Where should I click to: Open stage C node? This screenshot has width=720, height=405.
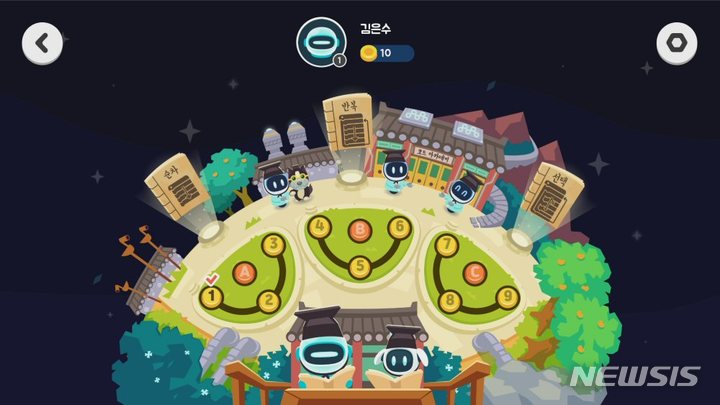476,271
